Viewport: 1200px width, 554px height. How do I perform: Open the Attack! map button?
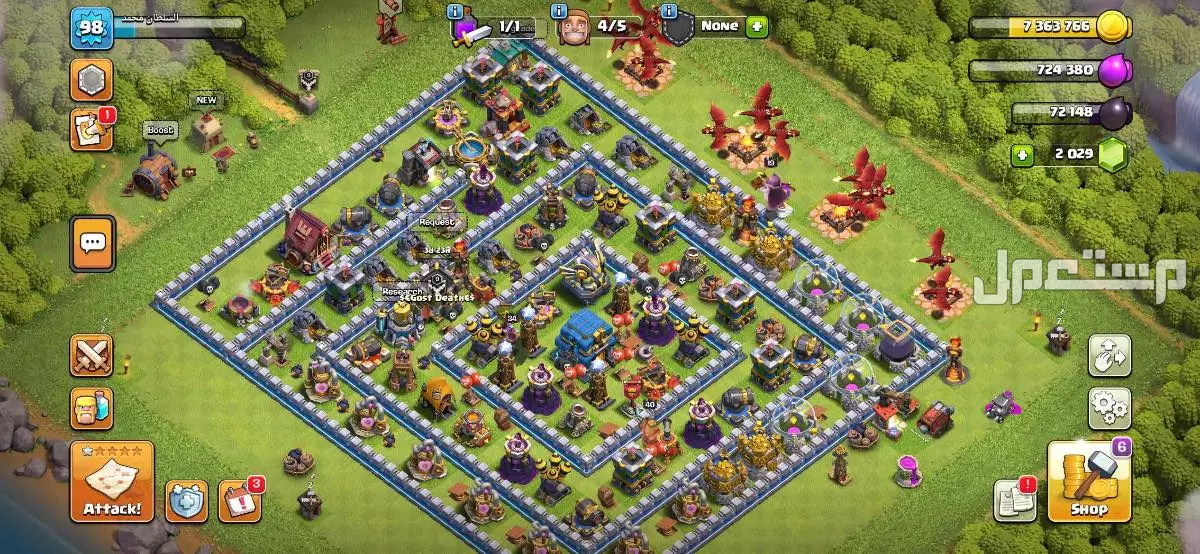pos(111,483)
